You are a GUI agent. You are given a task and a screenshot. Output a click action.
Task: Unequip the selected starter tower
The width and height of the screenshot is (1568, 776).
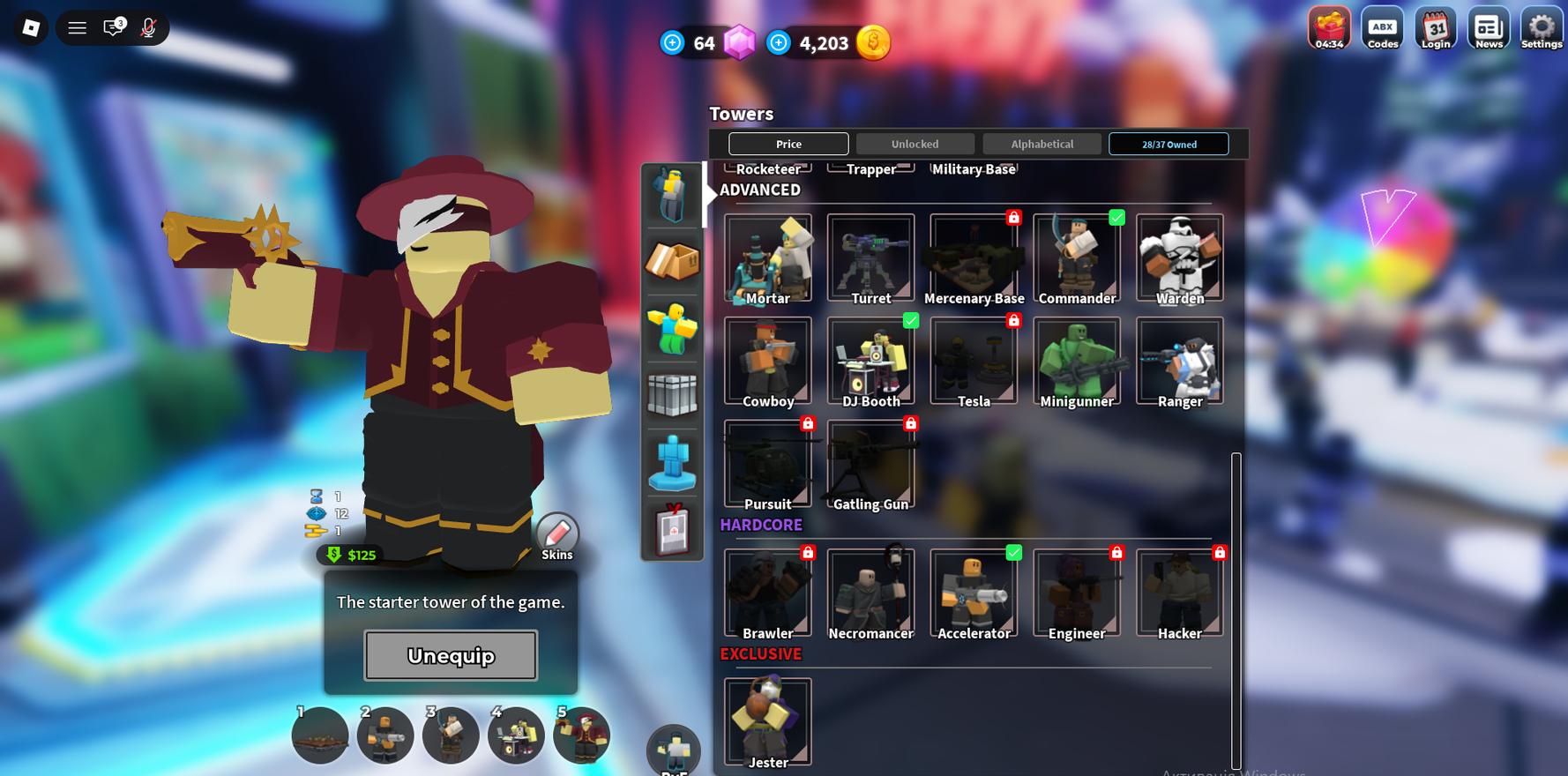click(451, 655)
